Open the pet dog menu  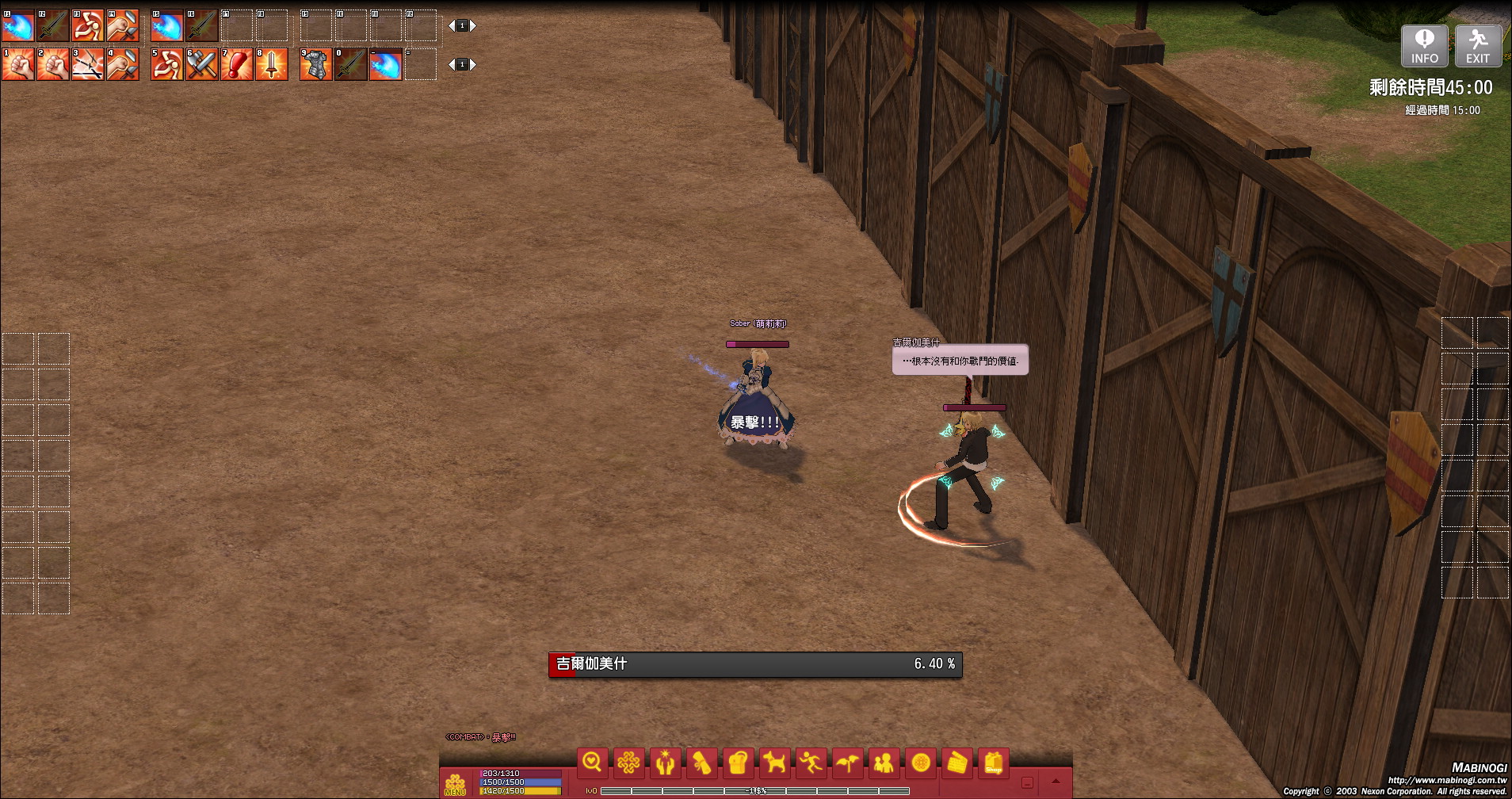click(774, 763)
